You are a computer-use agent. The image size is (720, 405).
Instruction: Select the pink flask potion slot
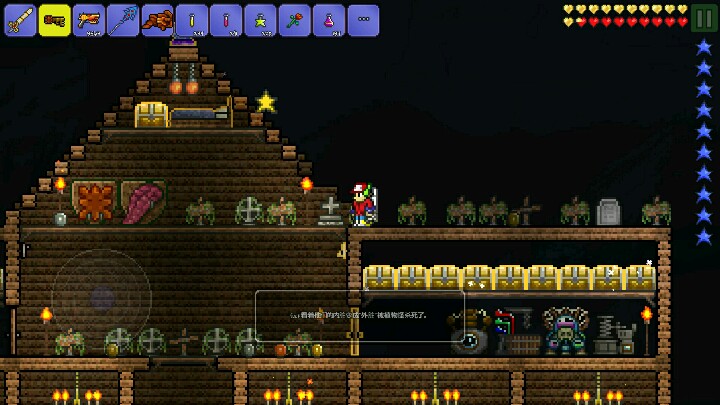point(328,19)
